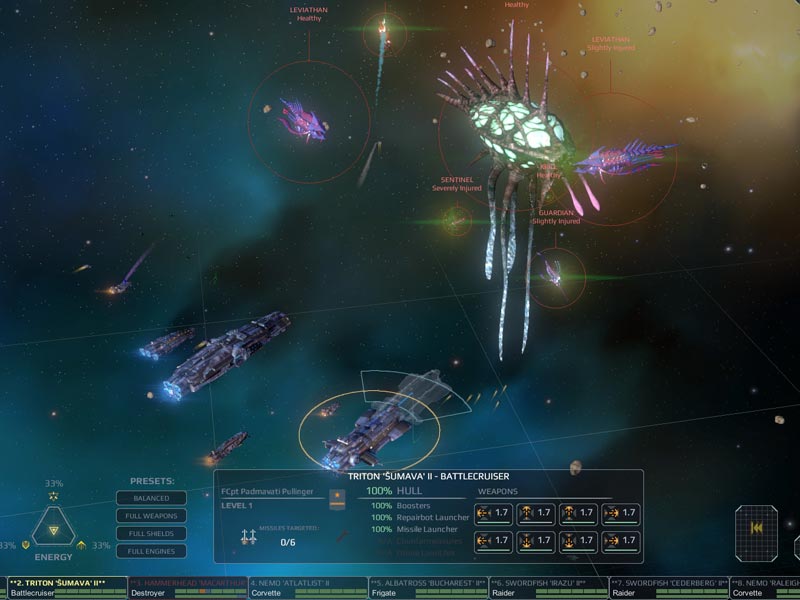Select the Balanced energy preset
Image resolution: width=800 pixels, height=600 pixels.
coord(151,498)
